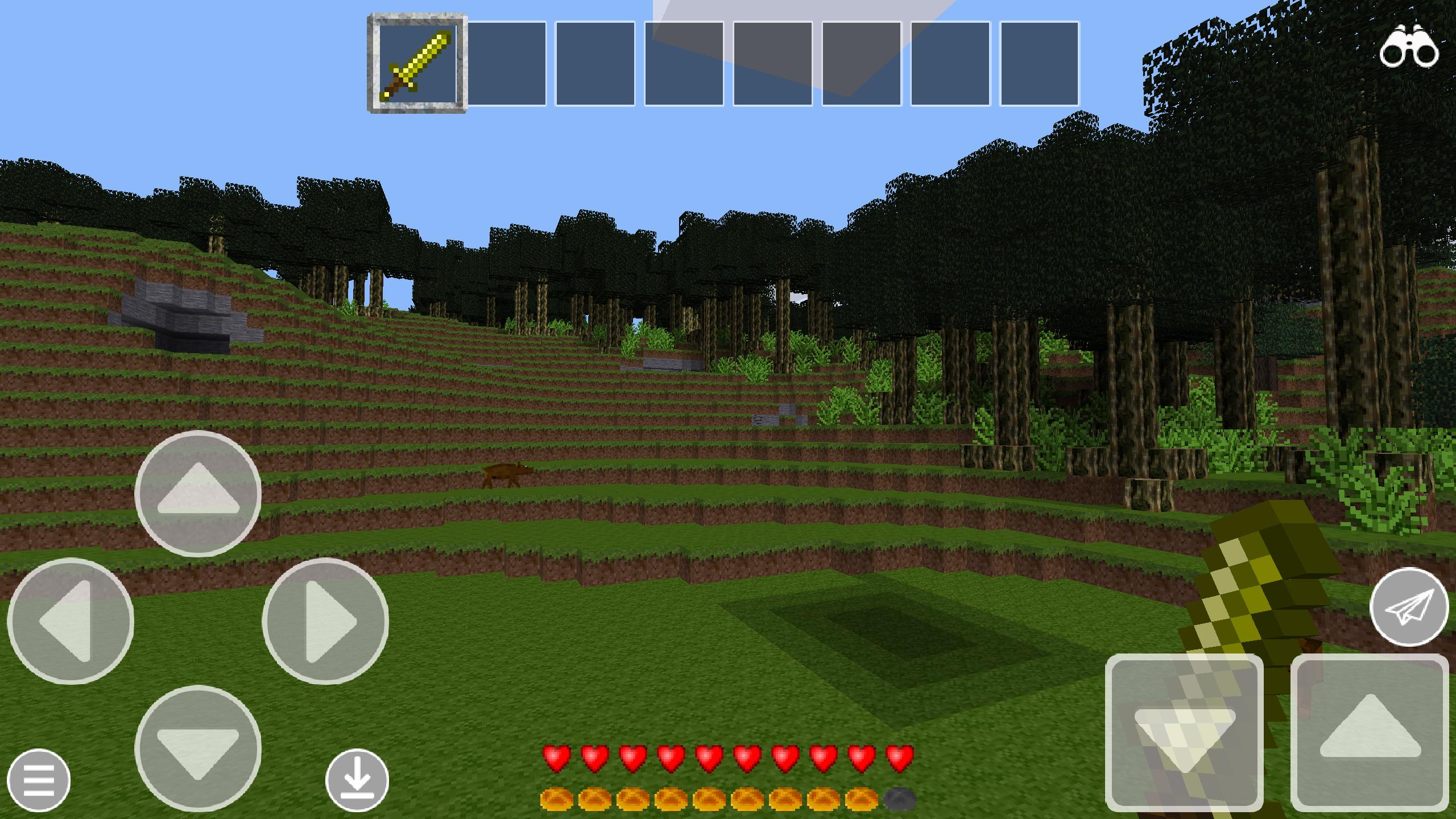Select the gold sword in the hotbar
Screen dimensions: 1456x819
[x=417, y=63]
